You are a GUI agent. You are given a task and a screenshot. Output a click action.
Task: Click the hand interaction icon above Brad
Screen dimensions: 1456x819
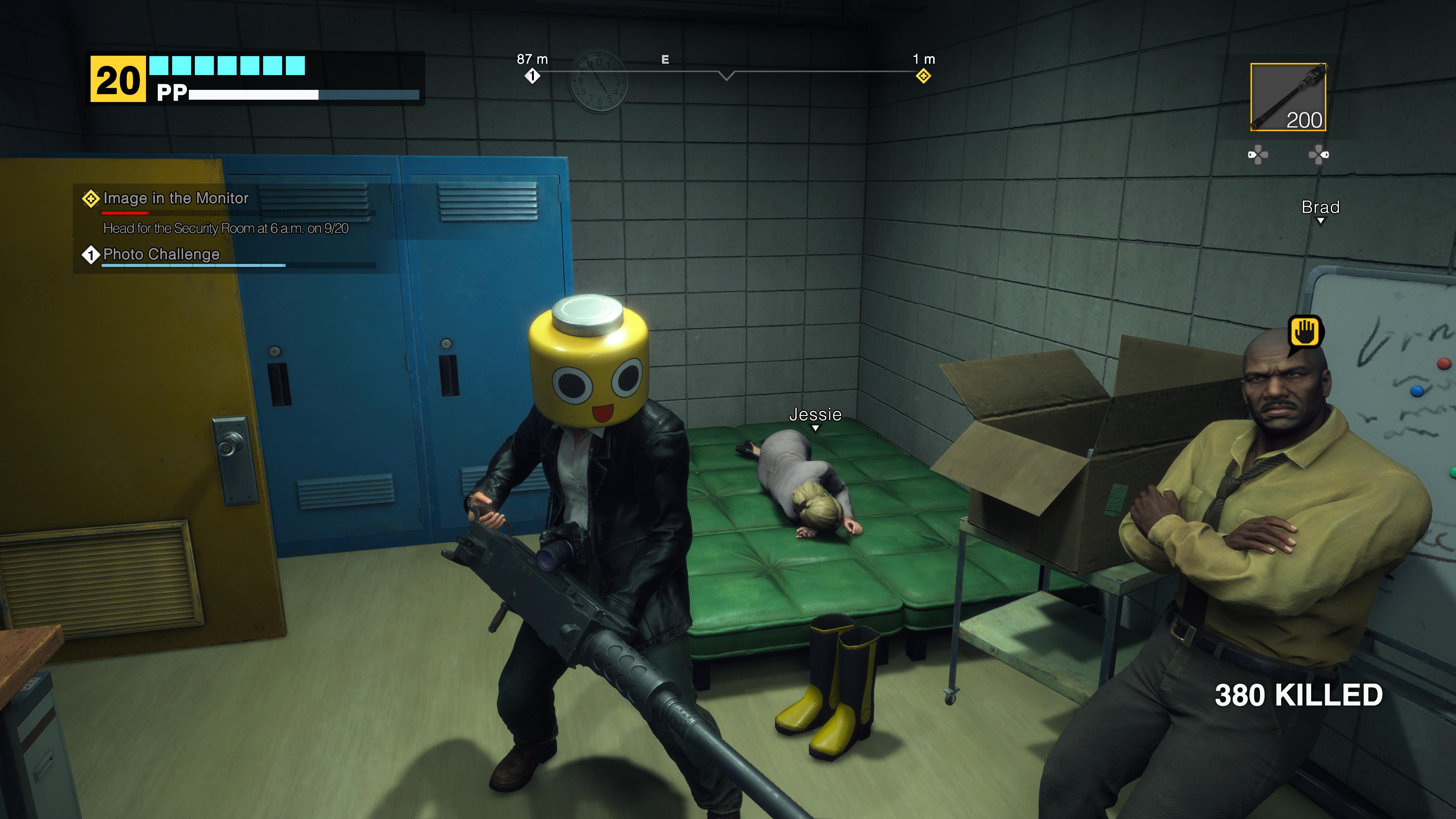coord(1305,333)
